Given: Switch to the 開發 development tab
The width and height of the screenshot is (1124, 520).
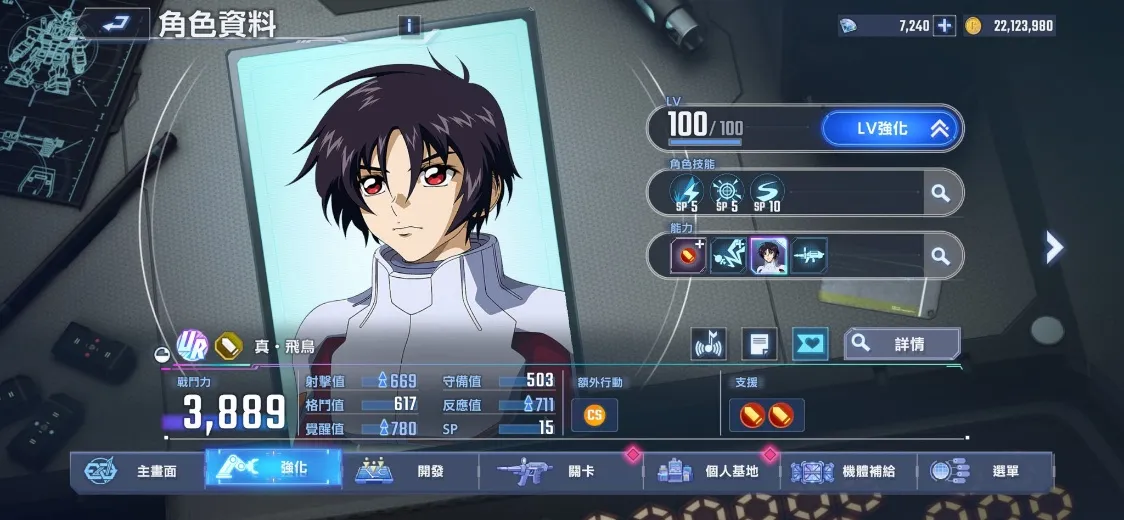Looking at the screenshot, I should pyautogui.click(x=409, y=471).
